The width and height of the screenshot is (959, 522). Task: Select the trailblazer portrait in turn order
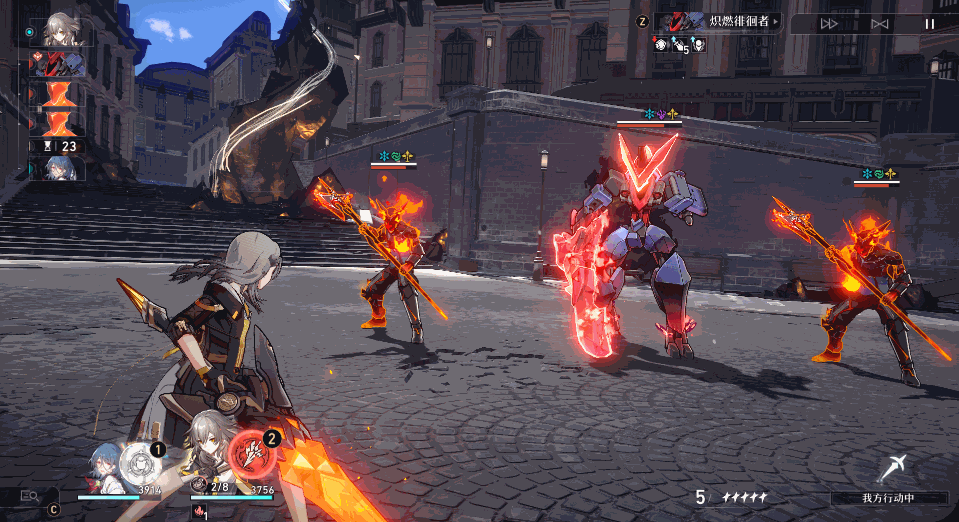(61, 30)
